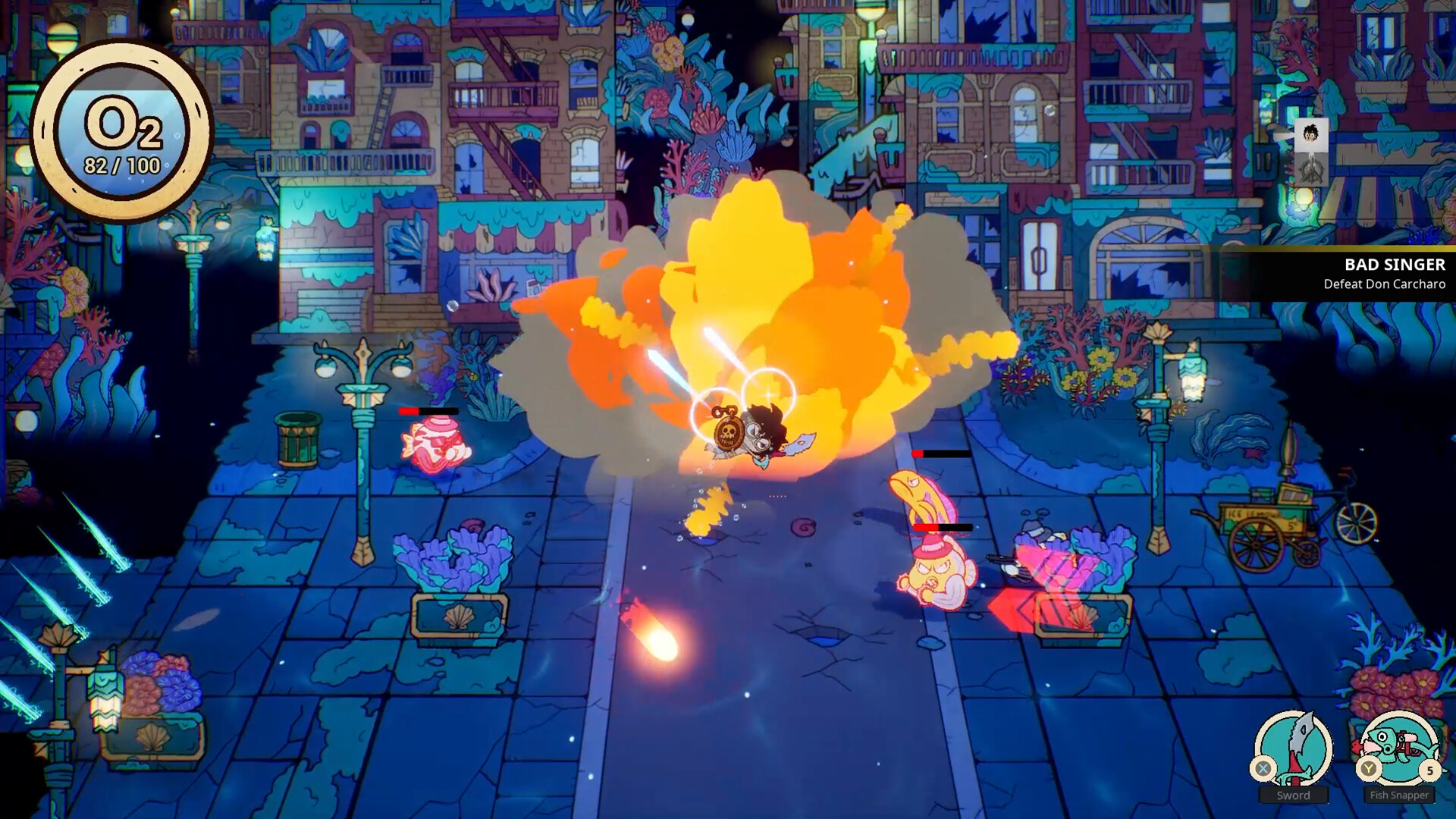The width and height of the screenshot is (1456, 819).
Task: Click the Fish Snapper label text
Action: (x=1399, y=795)
